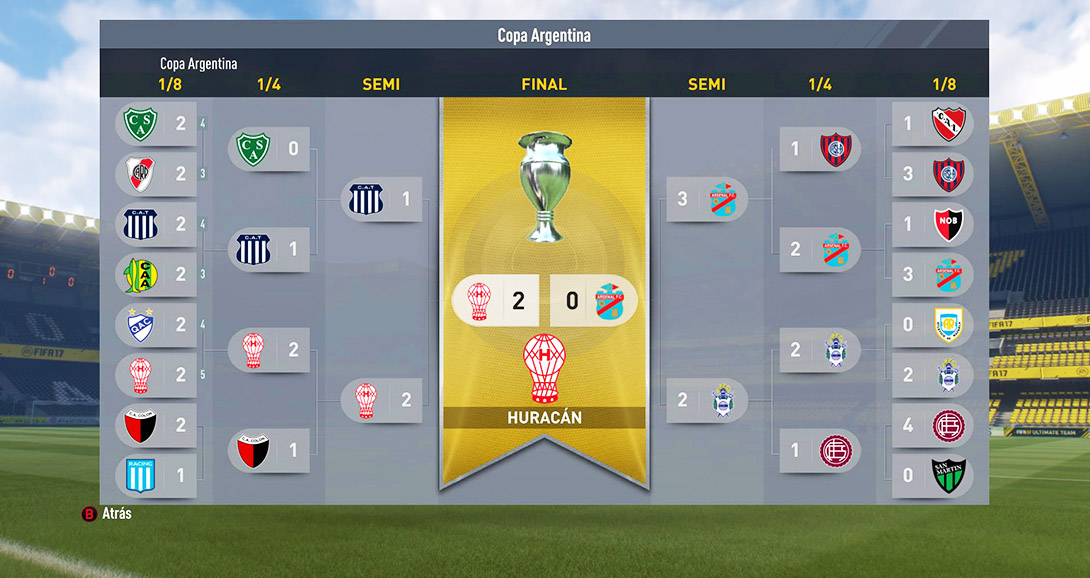
Task: Click the Quilmes team entry
Action: (157, 324)
